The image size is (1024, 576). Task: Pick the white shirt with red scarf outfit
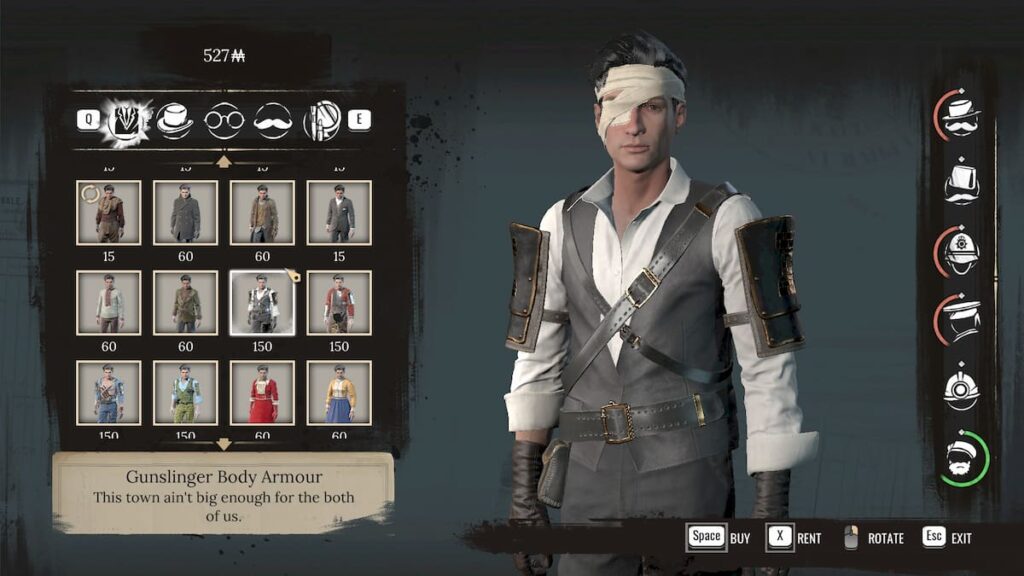click(108, 302)
